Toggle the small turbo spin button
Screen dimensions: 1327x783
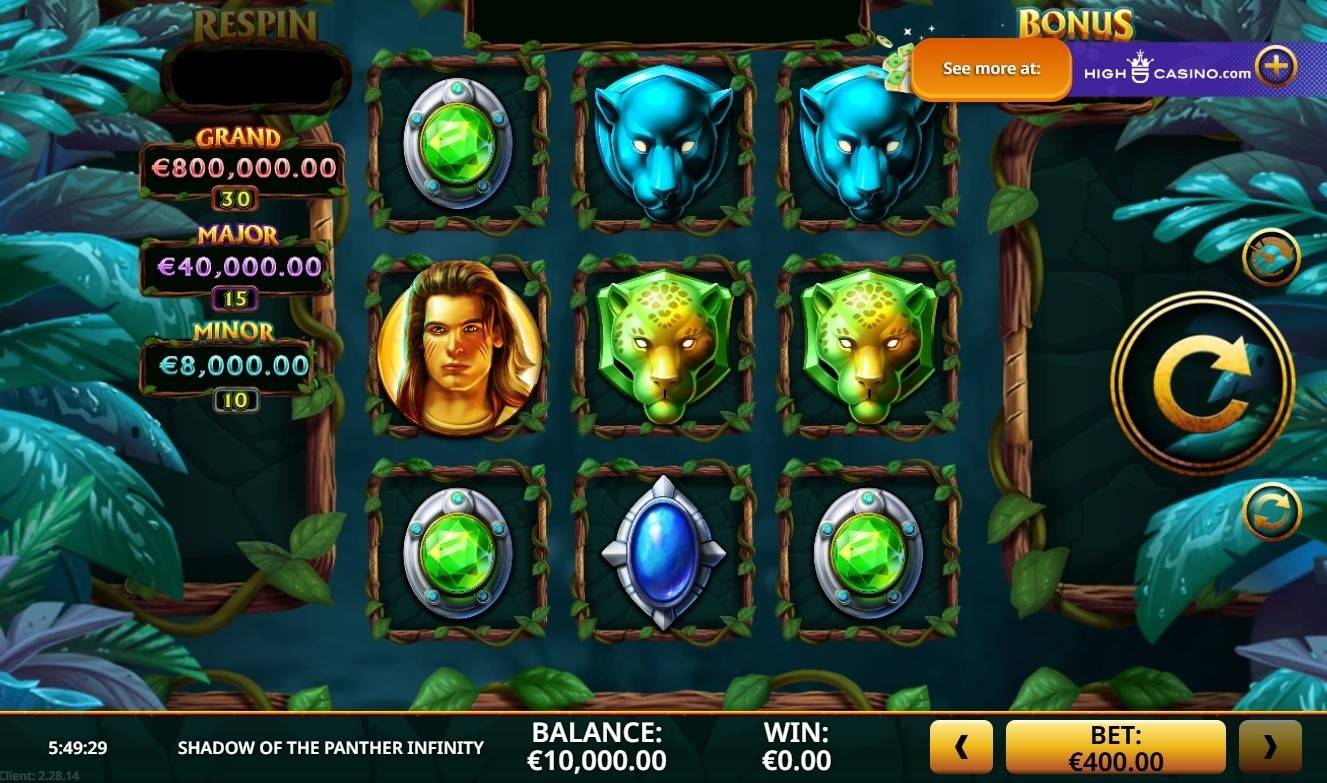1270,258
